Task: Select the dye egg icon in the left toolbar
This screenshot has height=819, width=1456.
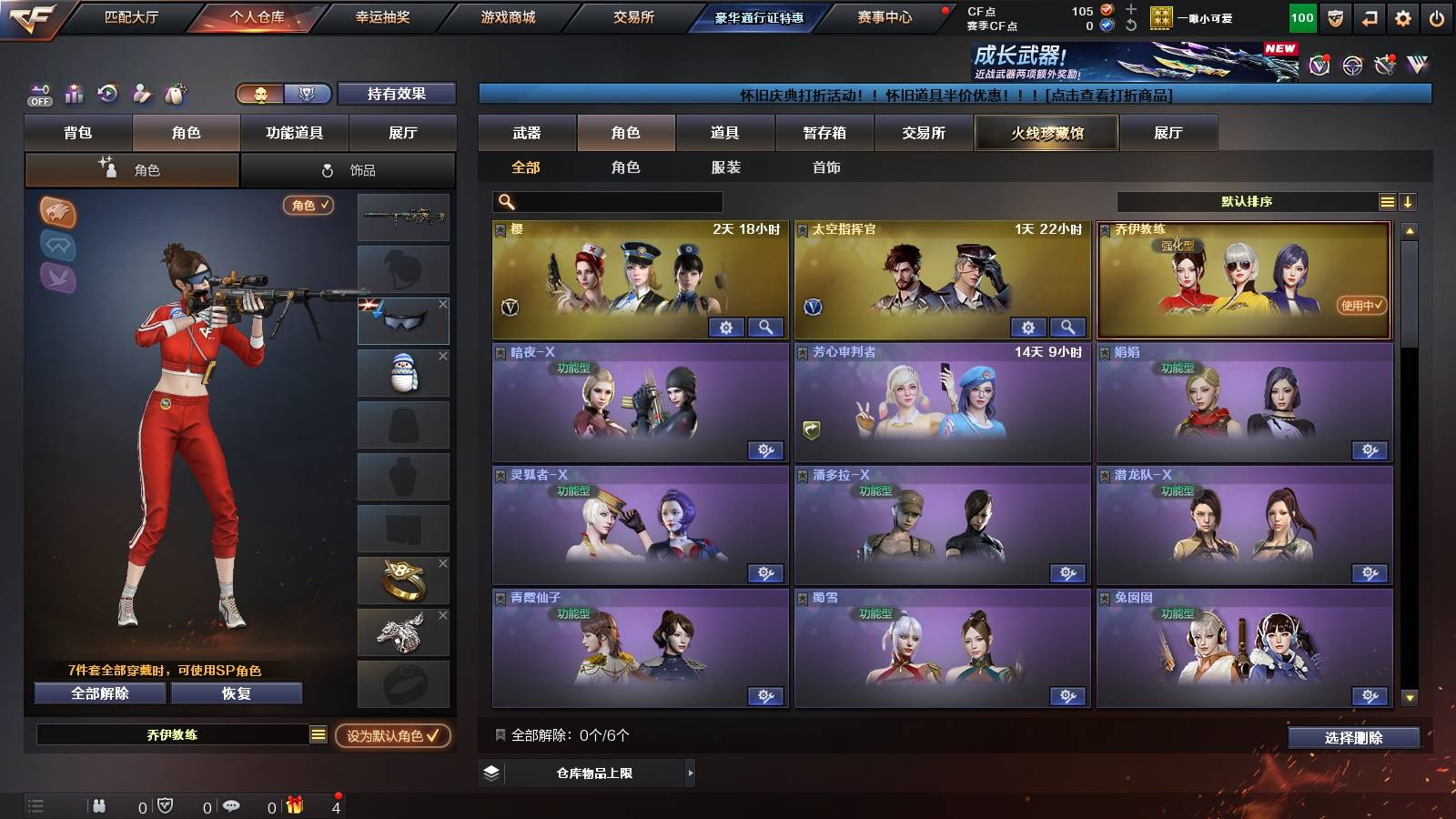Action: [x=176, y=94]
